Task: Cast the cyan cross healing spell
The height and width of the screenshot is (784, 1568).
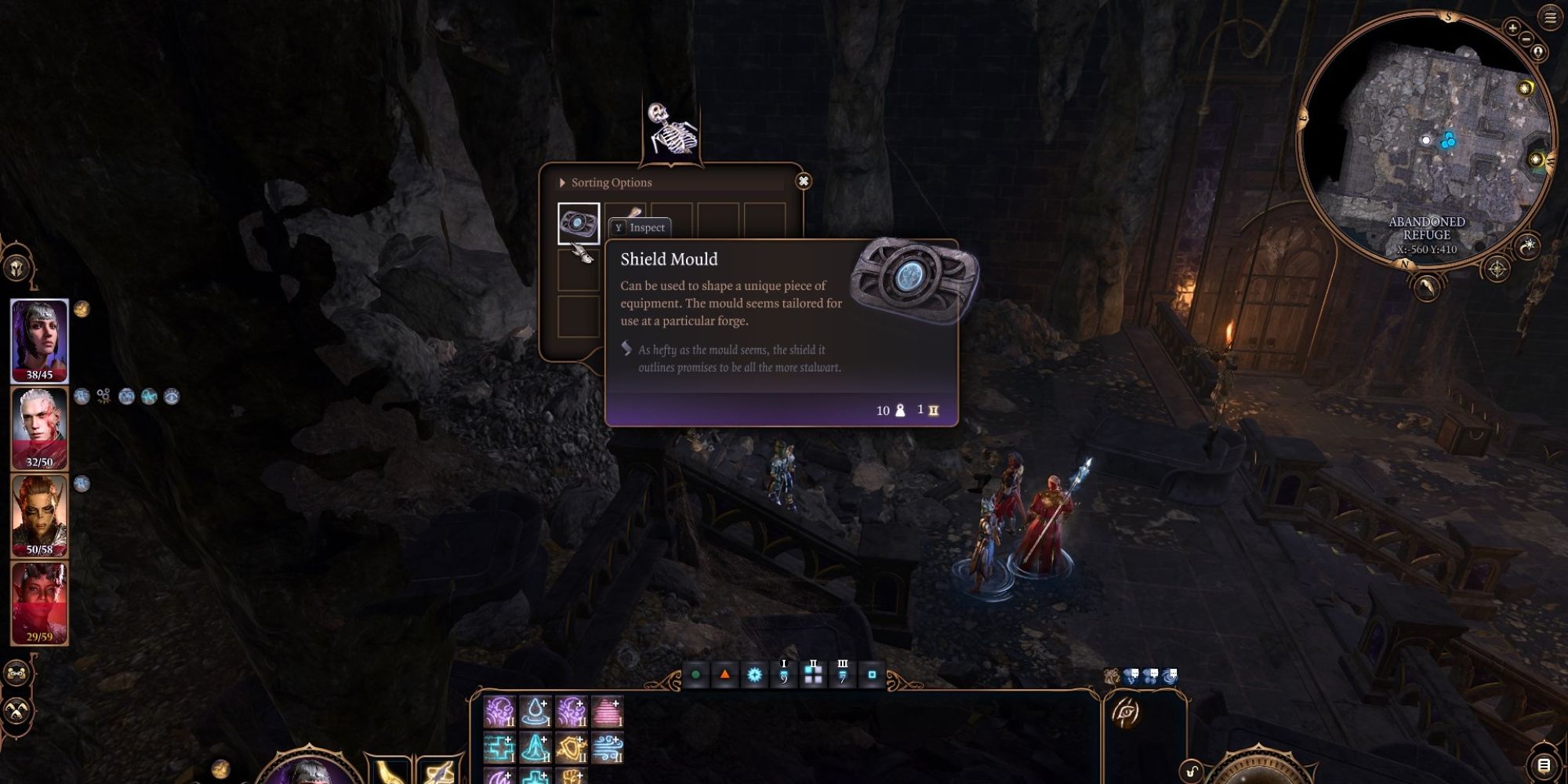Action: (499, 748)
